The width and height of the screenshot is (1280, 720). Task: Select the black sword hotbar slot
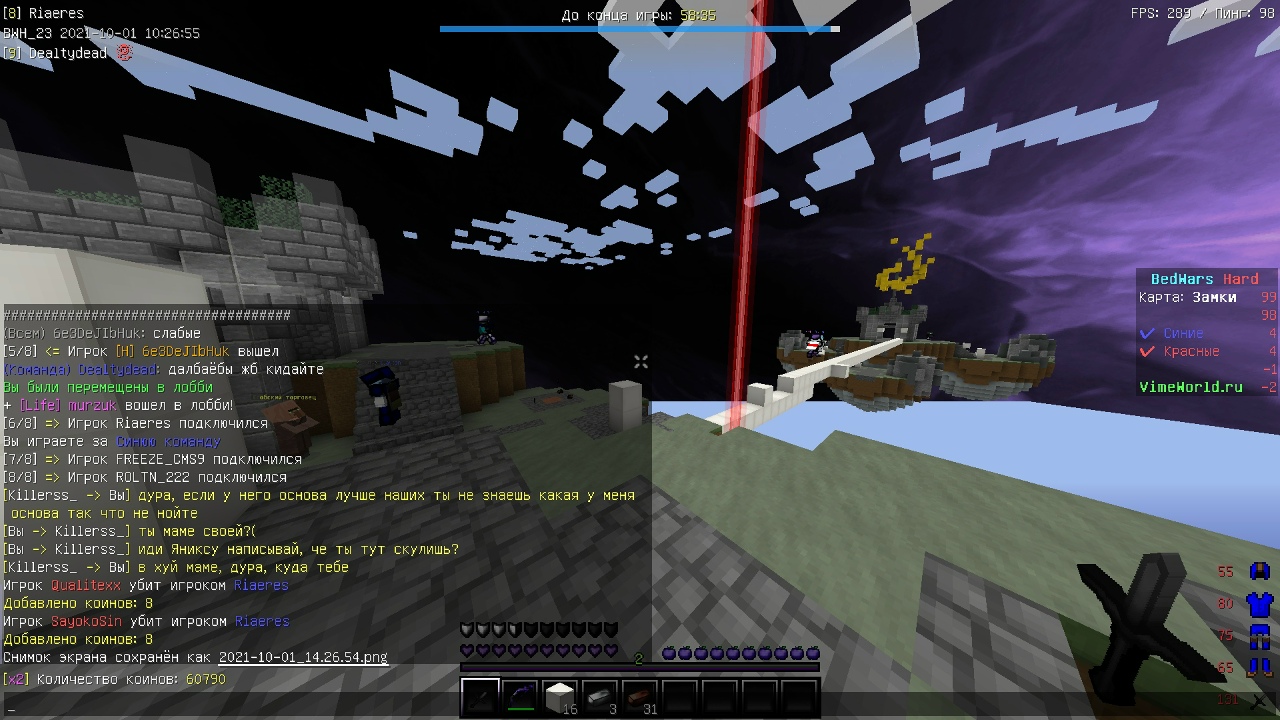coord(480,697)
